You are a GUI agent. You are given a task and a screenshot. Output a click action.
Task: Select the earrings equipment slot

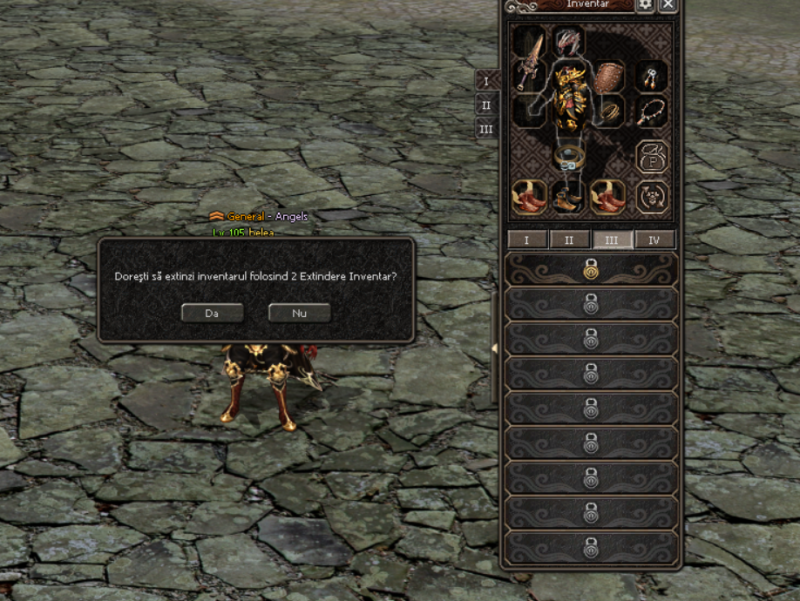(651, 75)
